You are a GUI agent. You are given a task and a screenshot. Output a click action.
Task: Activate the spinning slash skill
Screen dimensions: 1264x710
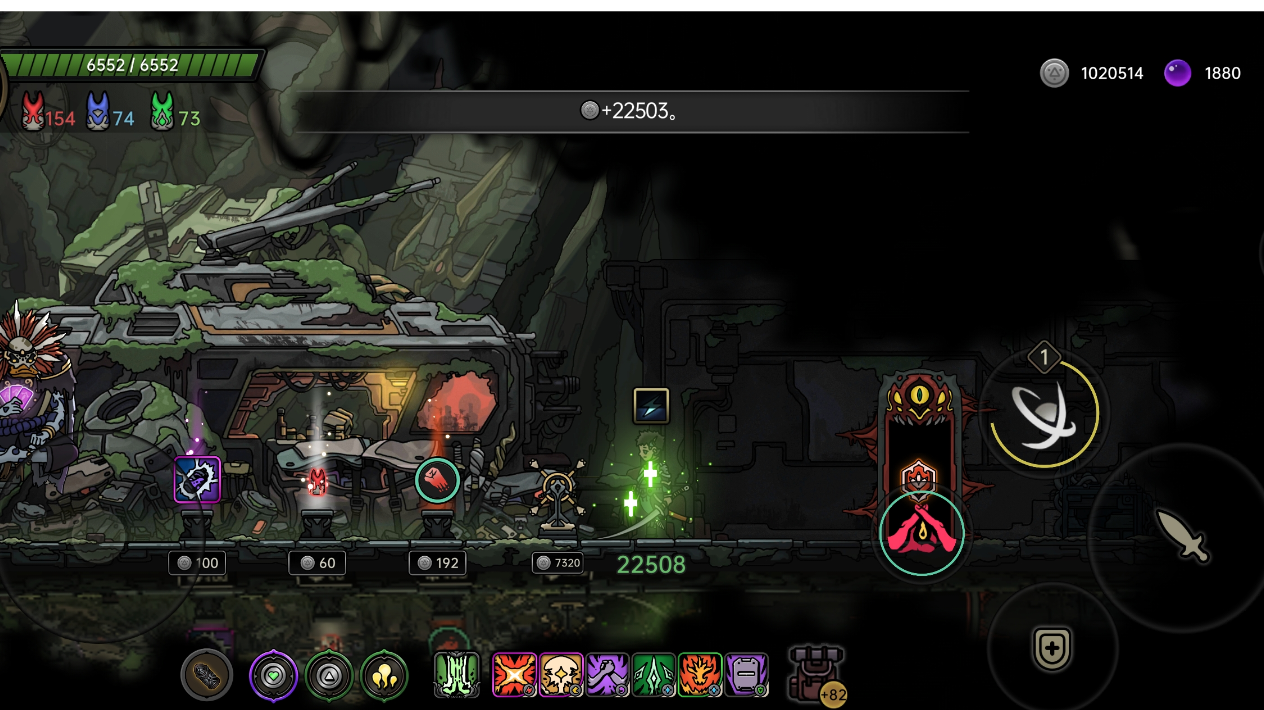(1044, 412)
